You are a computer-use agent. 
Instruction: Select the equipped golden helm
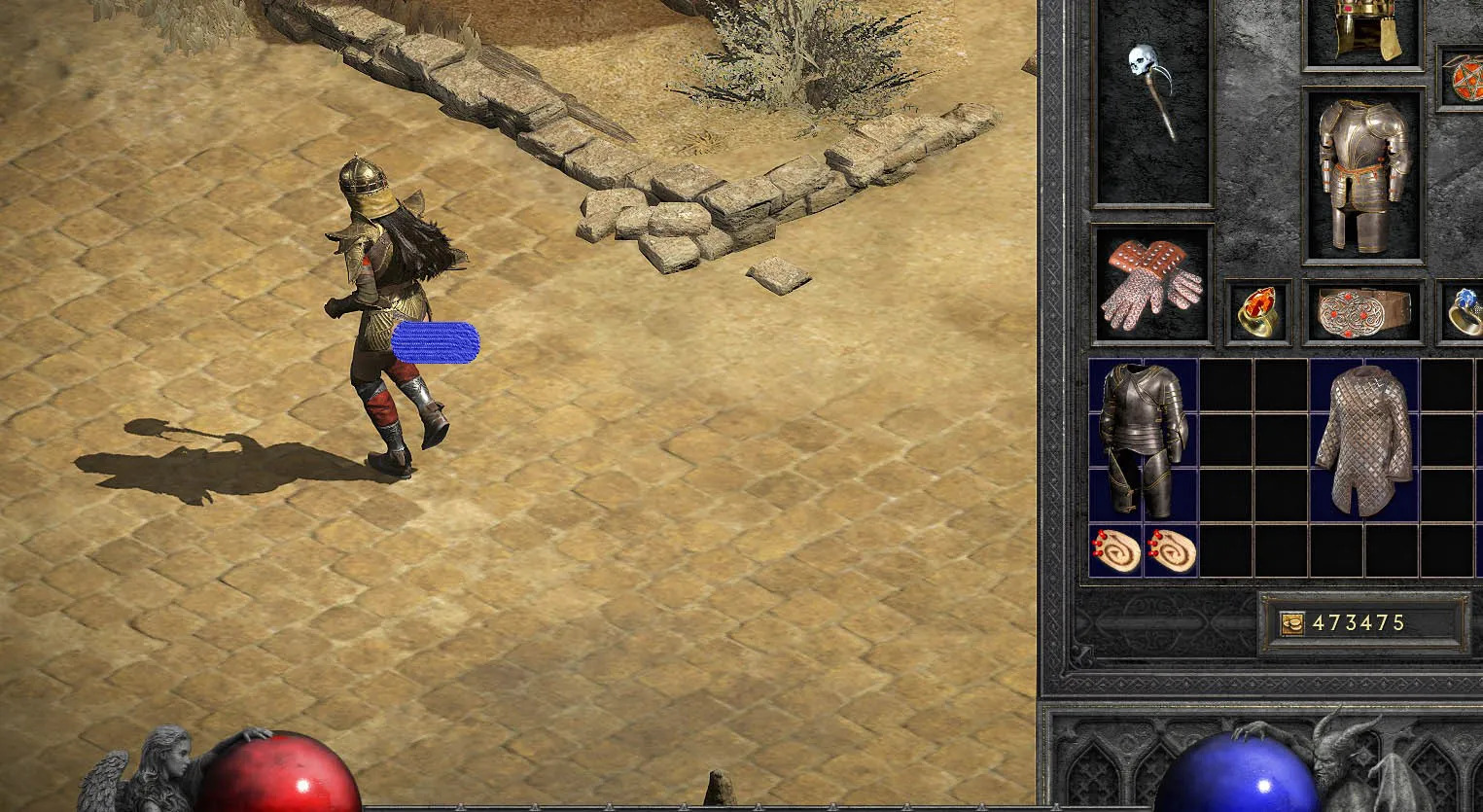pyautogui.click(x=1362, y=29)
